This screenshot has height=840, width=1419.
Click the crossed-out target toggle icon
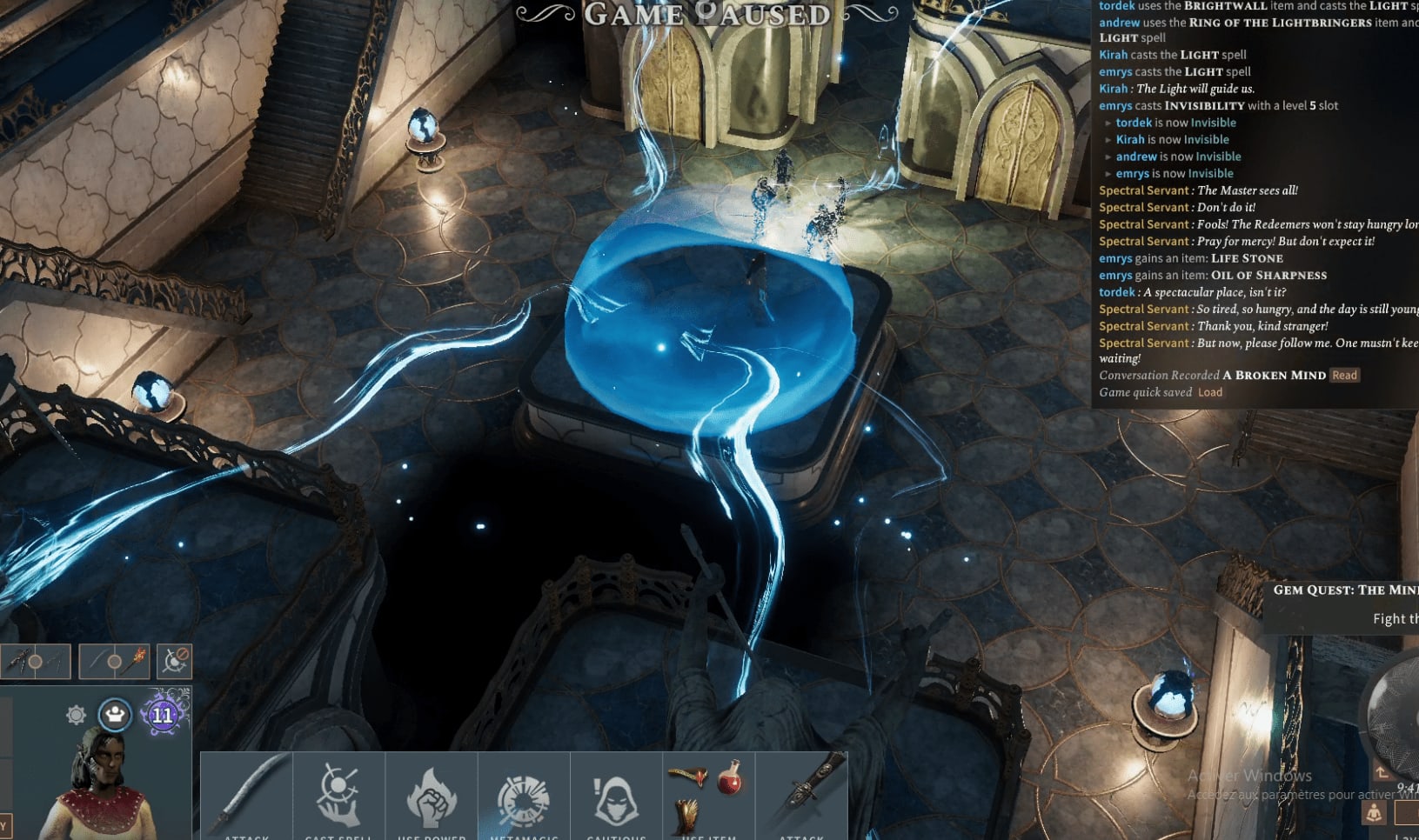click(x=175, y=662)
